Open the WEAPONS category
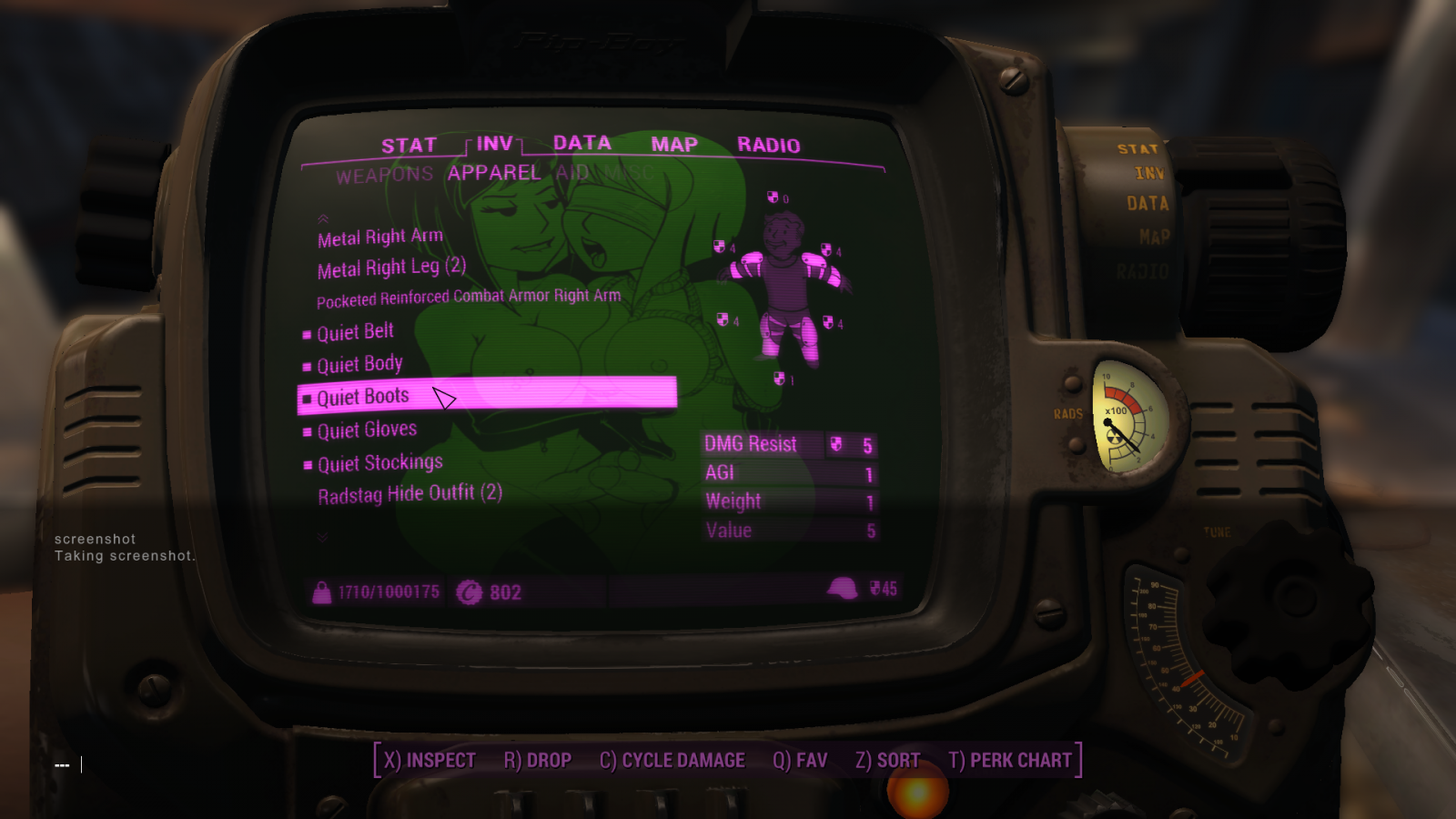Viewport: 1456px width, 819px height. (385, 175)
